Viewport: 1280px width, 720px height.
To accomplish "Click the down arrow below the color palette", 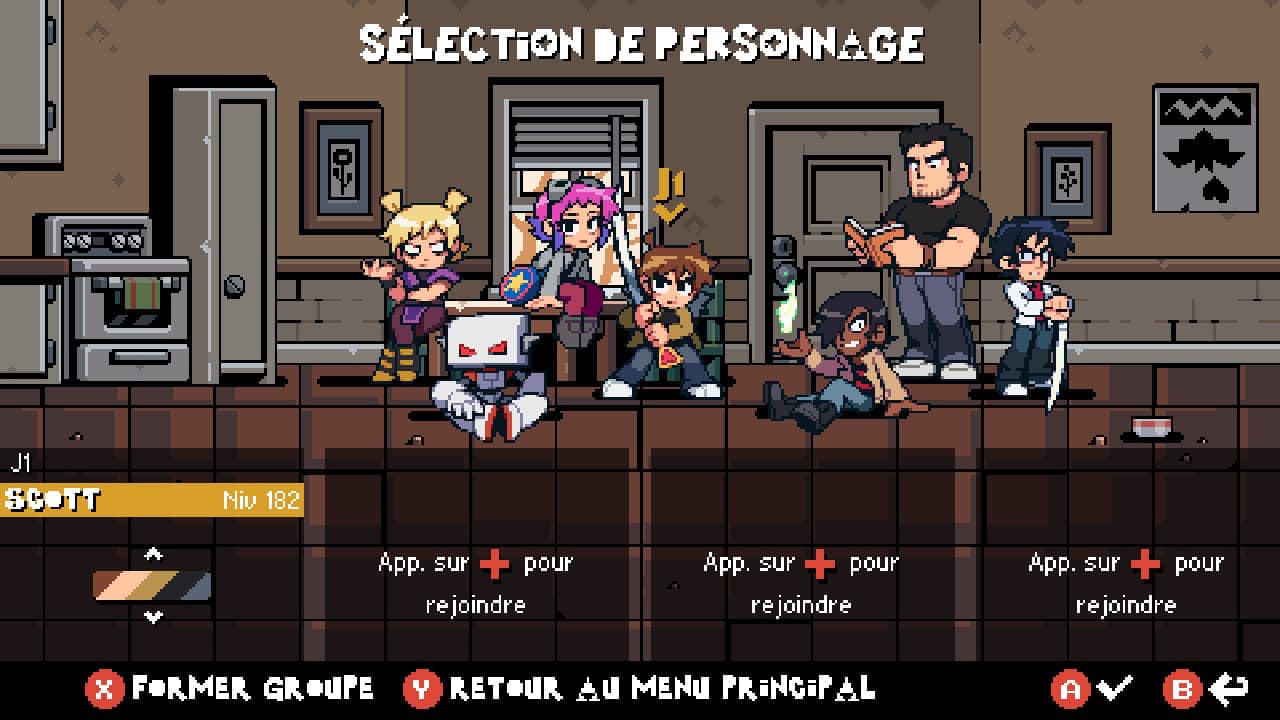I will click(x=153, y=618).
